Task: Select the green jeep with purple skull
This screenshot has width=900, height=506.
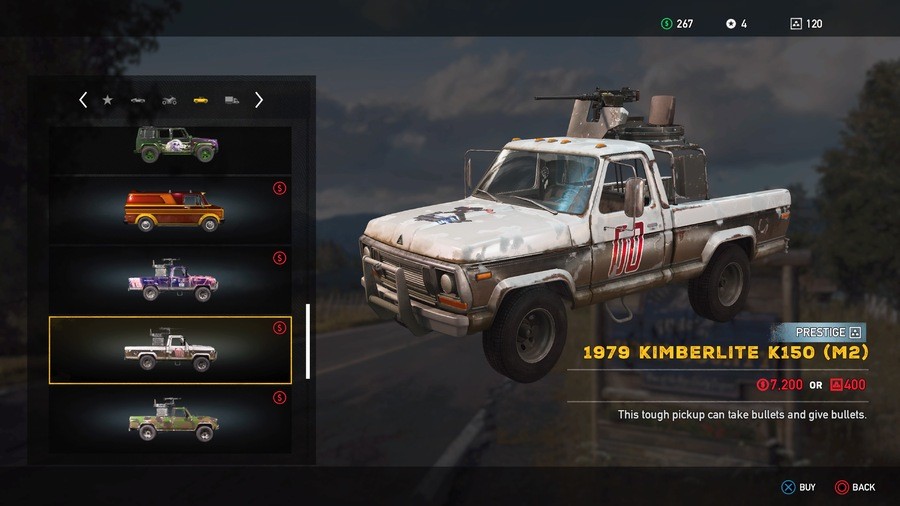Action: (177, 146)
